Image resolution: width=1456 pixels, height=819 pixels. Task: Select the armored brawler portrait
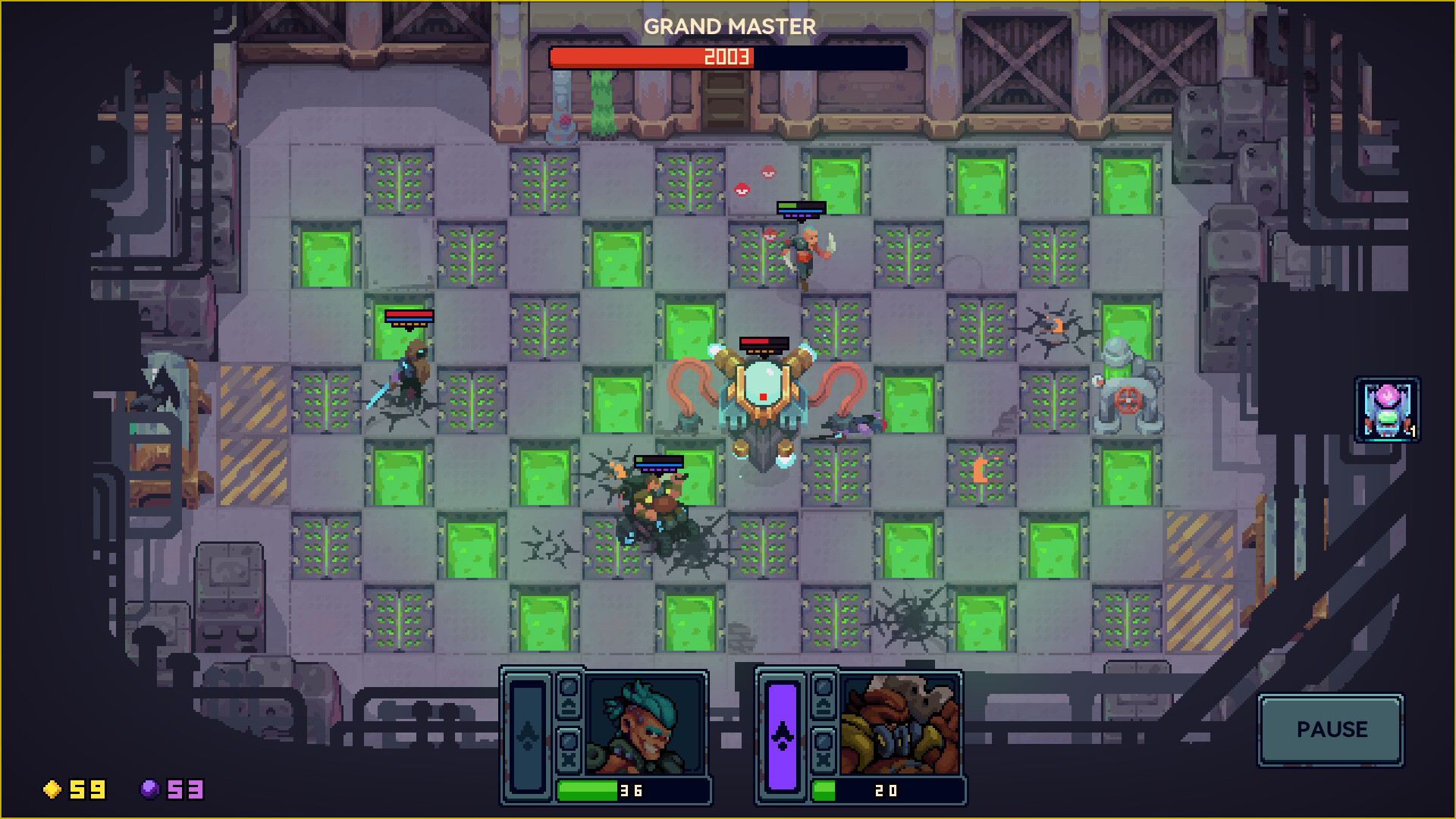coord(899,724)
